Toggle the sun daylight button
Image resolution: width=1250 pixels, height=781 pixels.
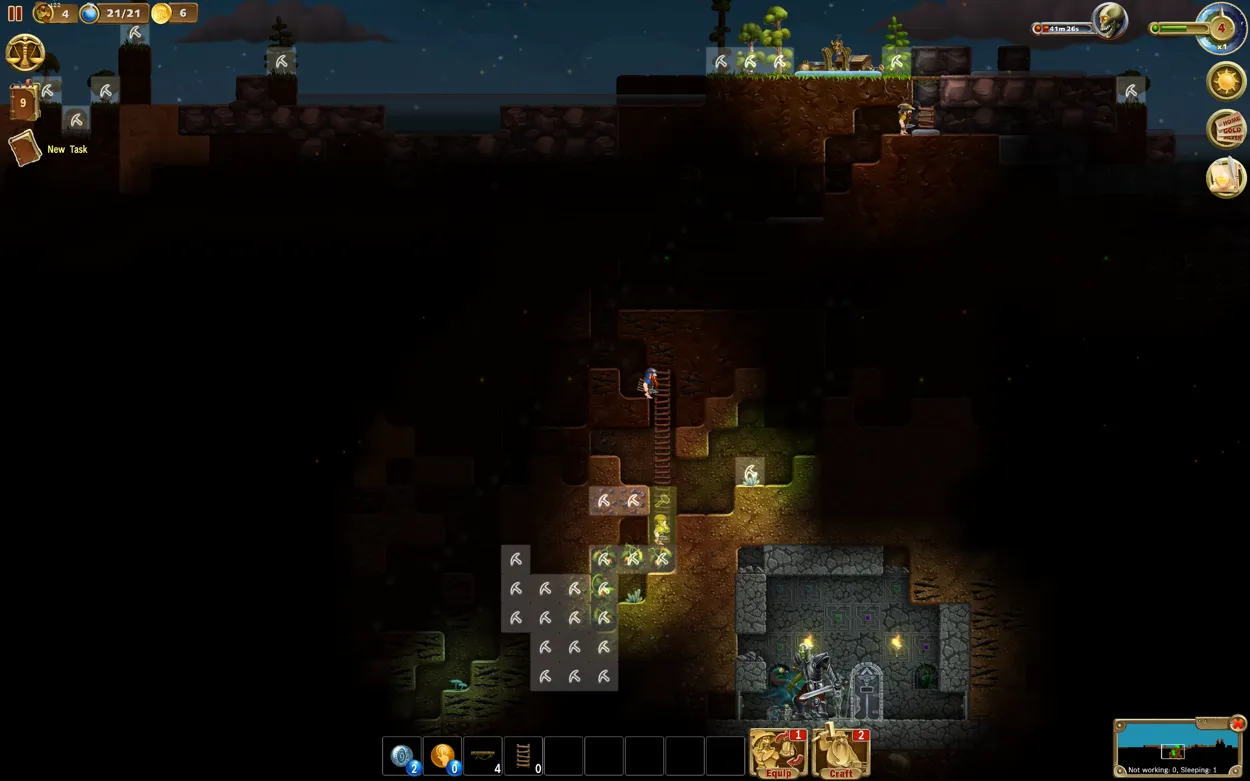point(1226,81)
